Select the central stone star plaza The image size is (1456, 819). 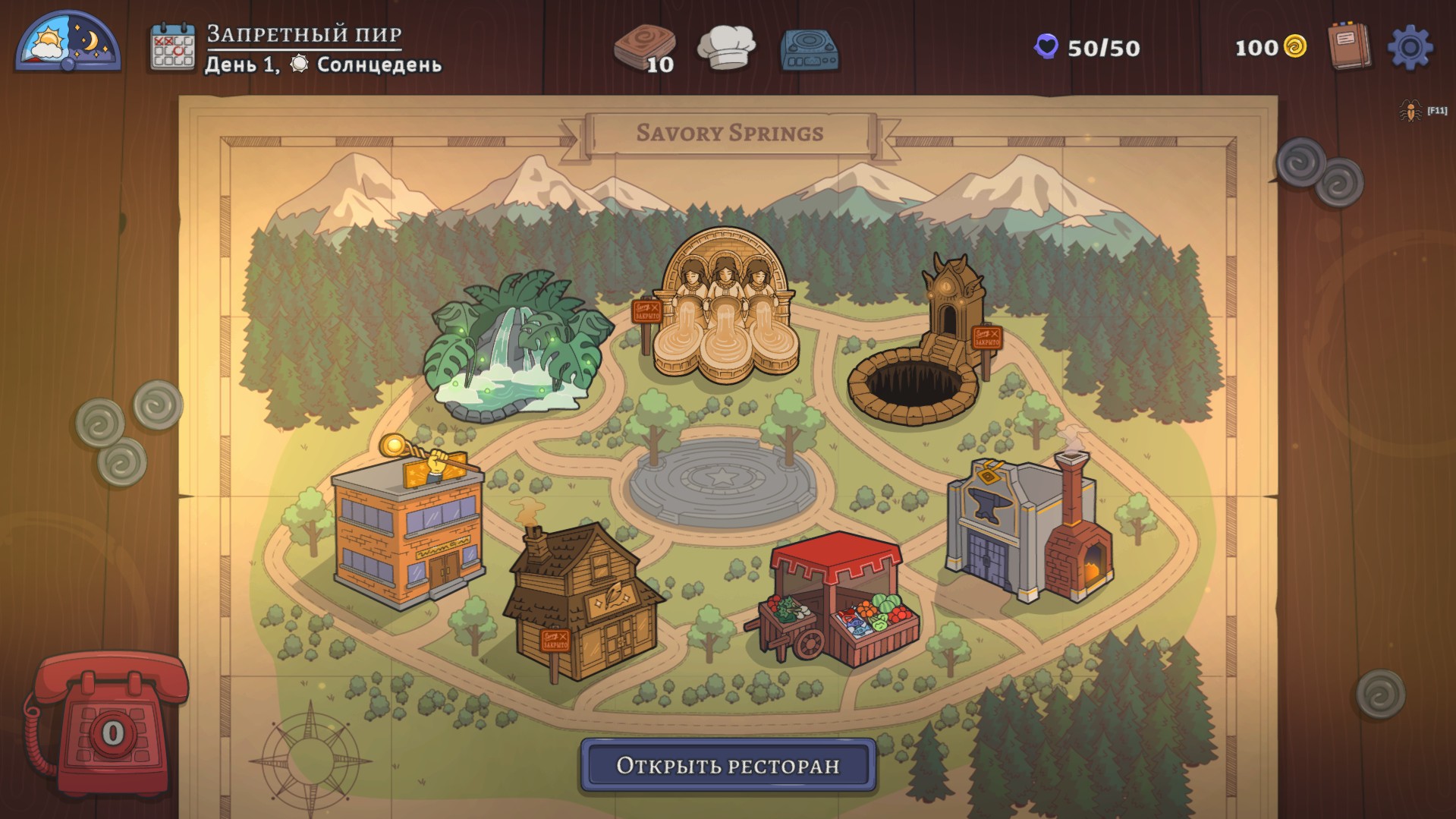coord(722,480)
